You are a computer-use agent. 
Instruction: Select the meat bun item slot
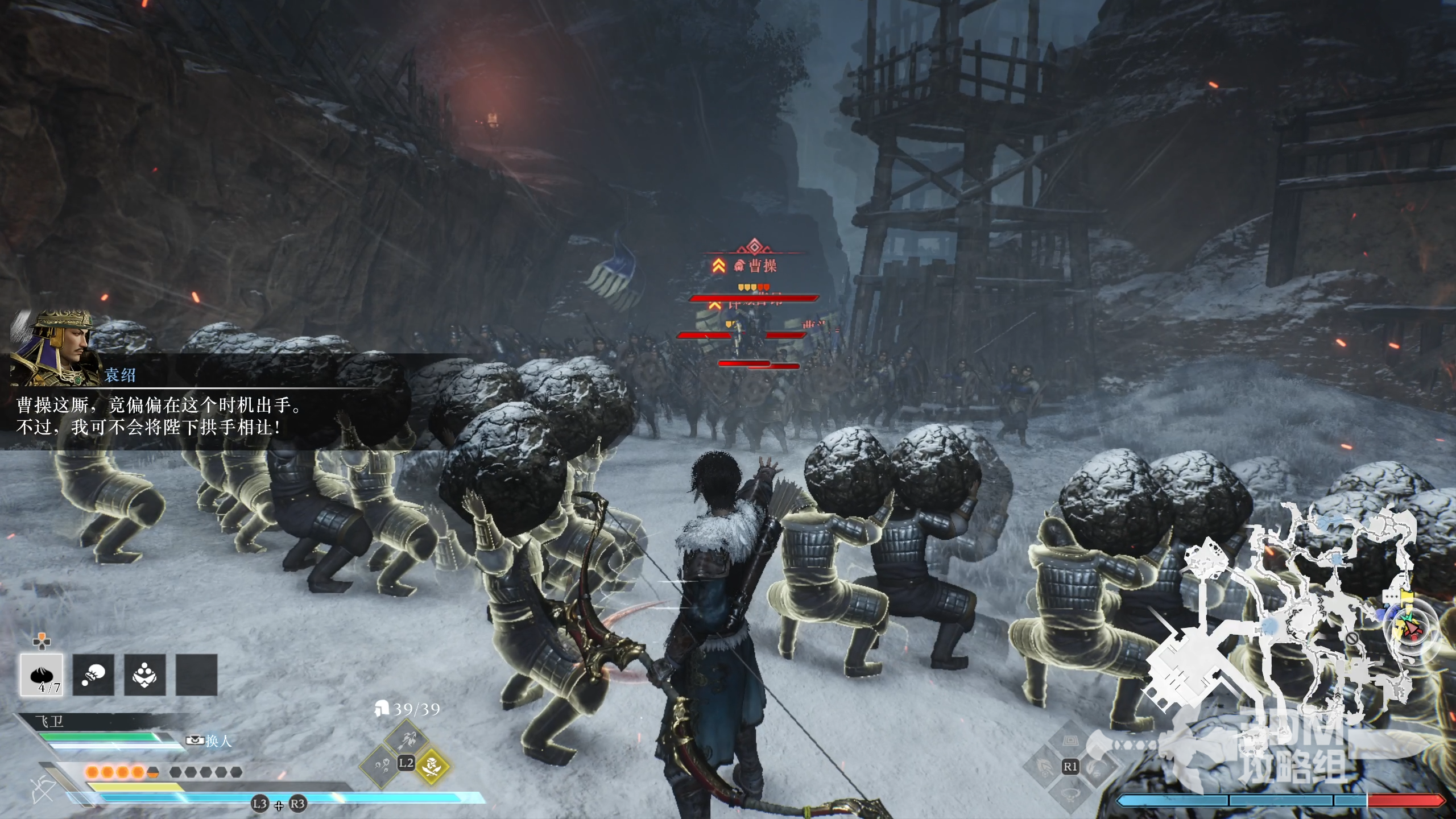point(42,675)
